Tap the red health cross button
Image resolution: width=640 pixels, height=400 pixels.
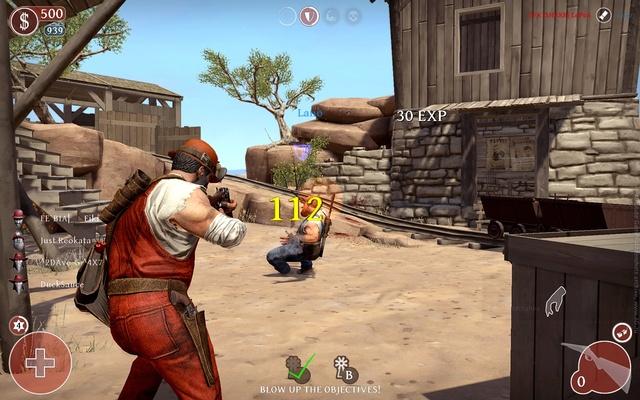[40, 362]
